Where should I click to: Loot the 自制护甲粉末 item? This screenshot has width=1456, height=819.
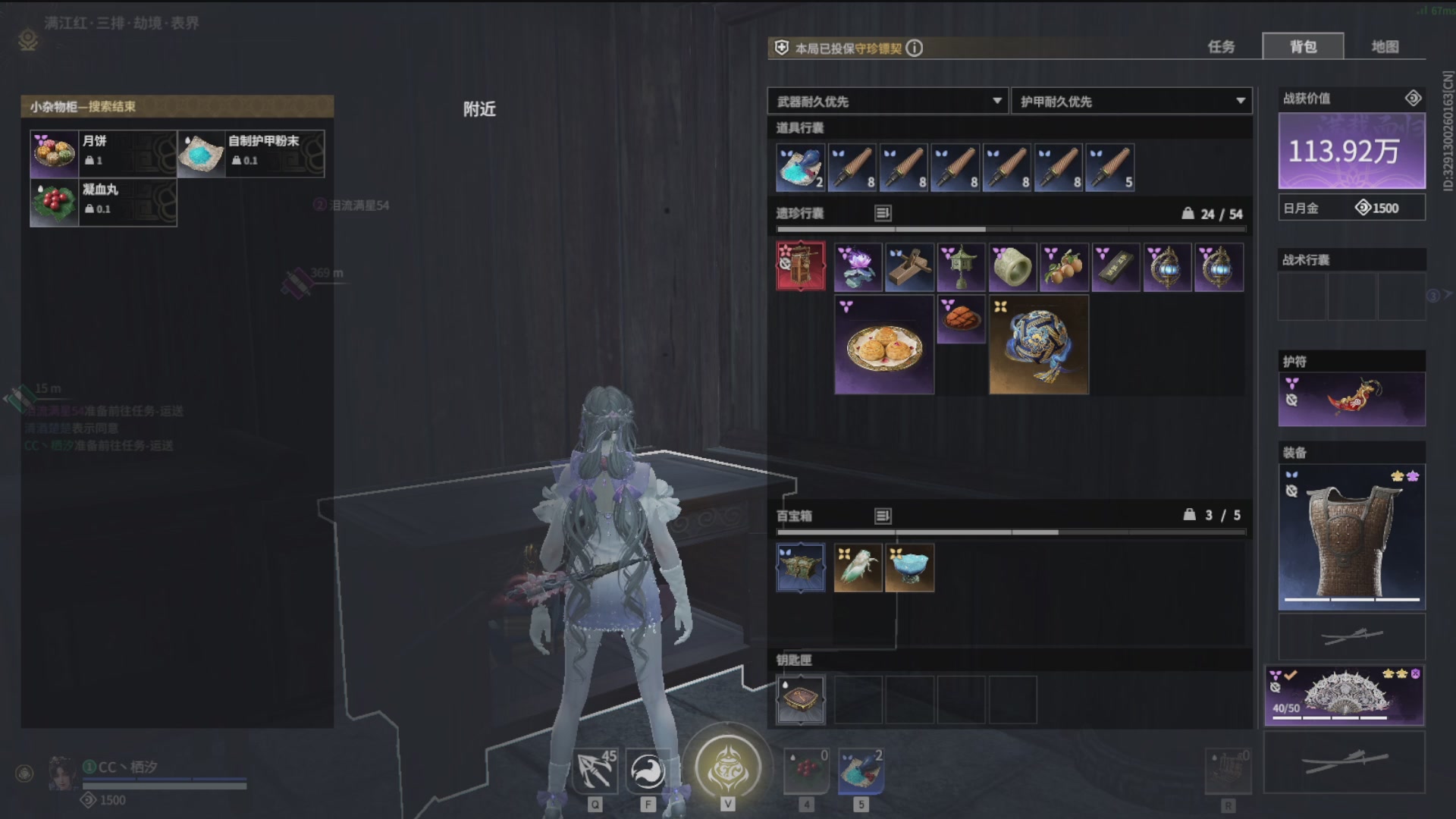tap(250, 153)
